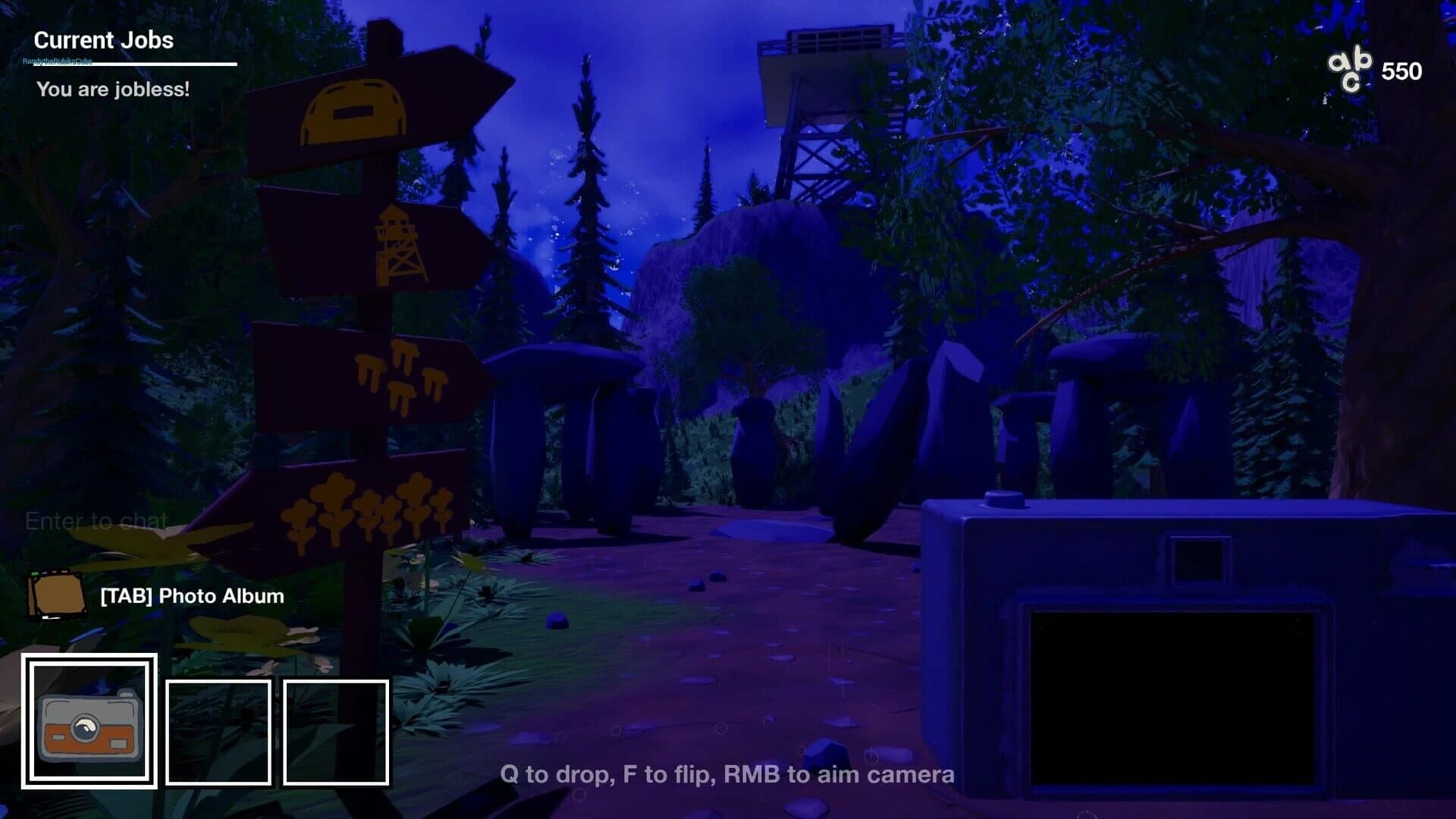Click the Enter to chat prompt

[96, 522]
